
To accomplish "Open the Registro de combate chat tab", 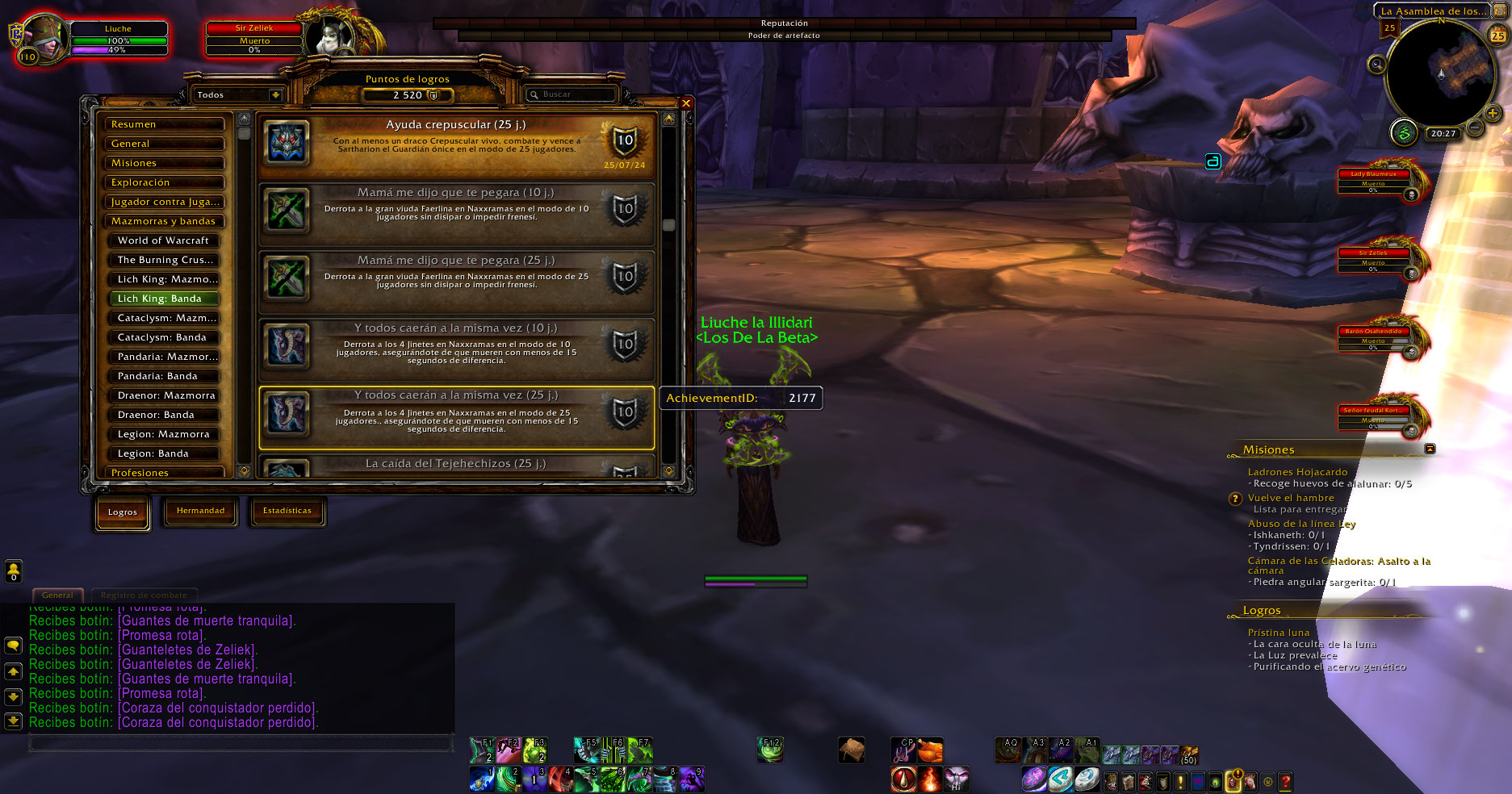I will (144, 595).
